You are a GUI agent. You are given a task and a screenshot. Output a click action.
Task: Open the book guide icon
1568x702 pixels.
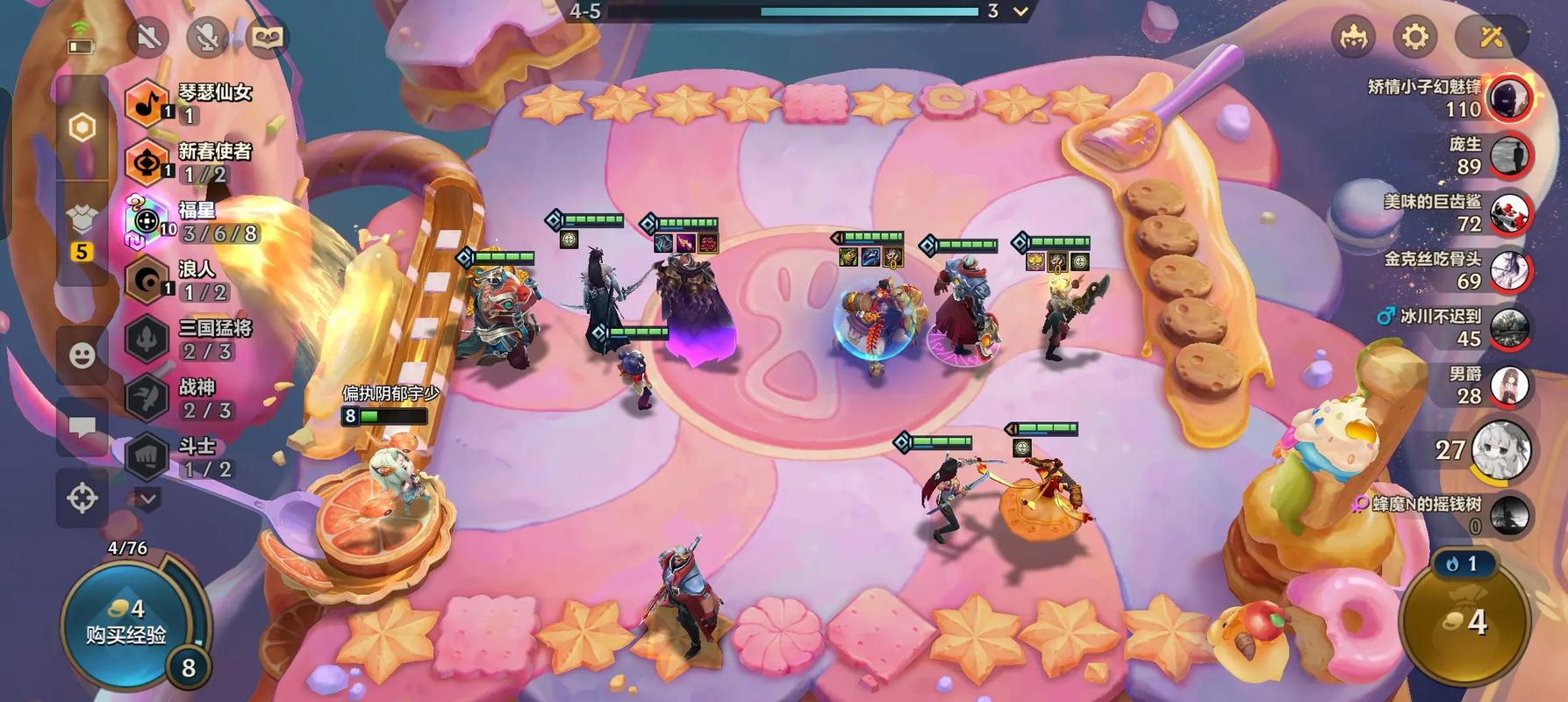tap(267, 37)
